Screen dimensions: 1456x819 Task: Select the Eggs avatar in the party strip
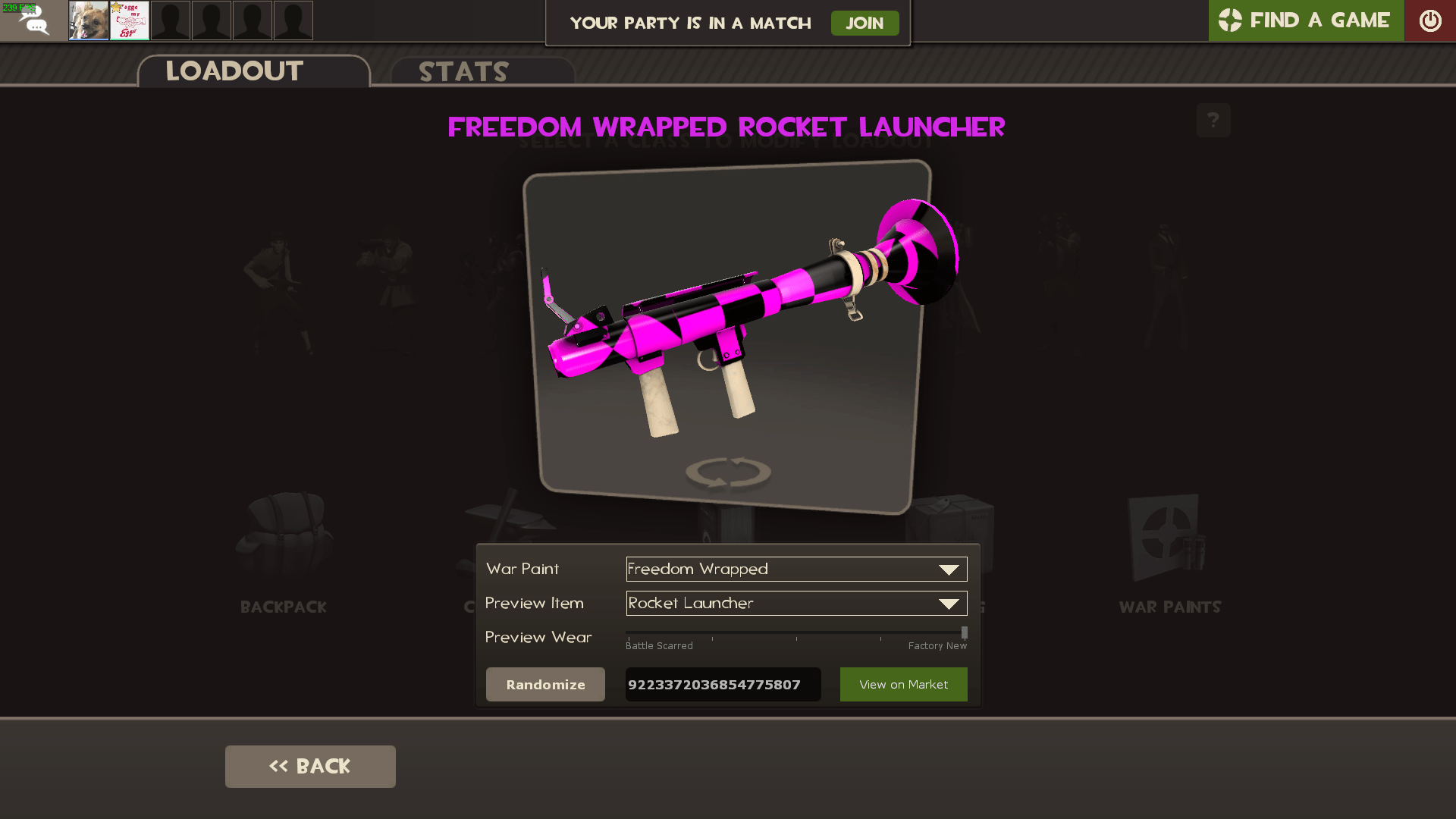pyautogui.click(x=129, y=20)
